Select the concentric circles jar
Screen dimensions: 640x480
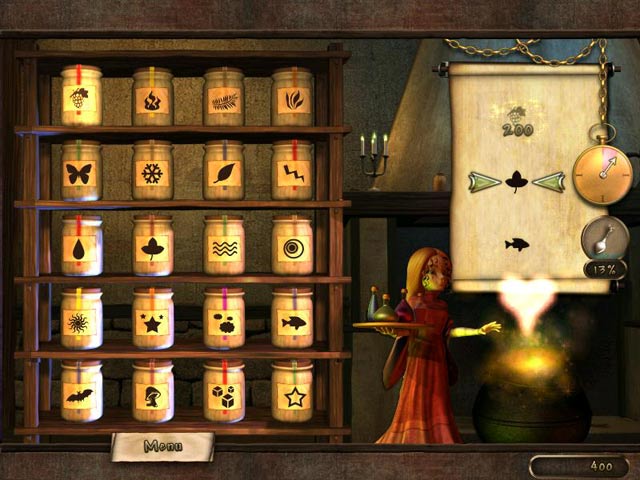pos(293,248)
